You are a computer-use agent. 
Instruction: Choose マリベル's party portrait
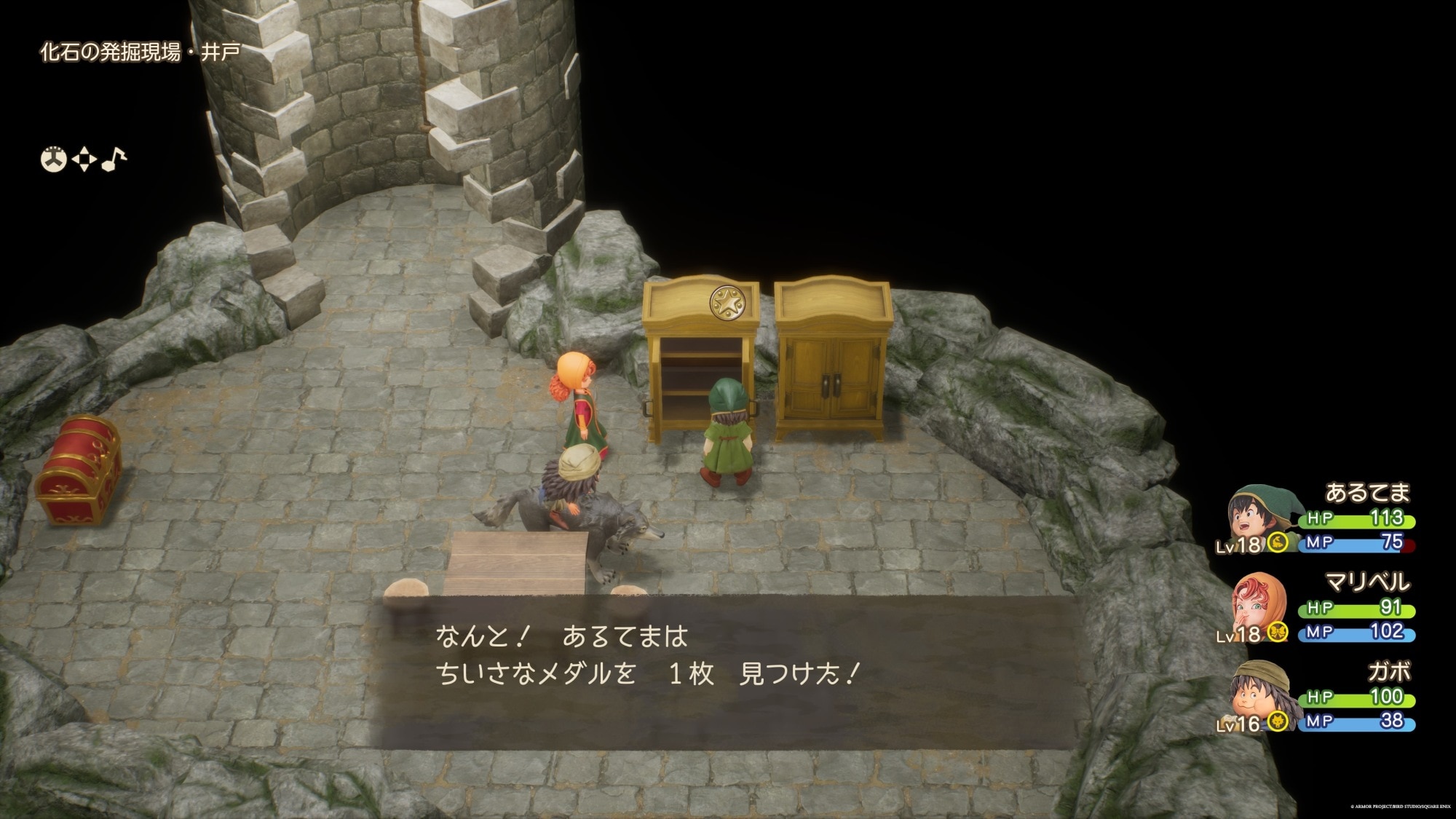(x=1258, y=603)
